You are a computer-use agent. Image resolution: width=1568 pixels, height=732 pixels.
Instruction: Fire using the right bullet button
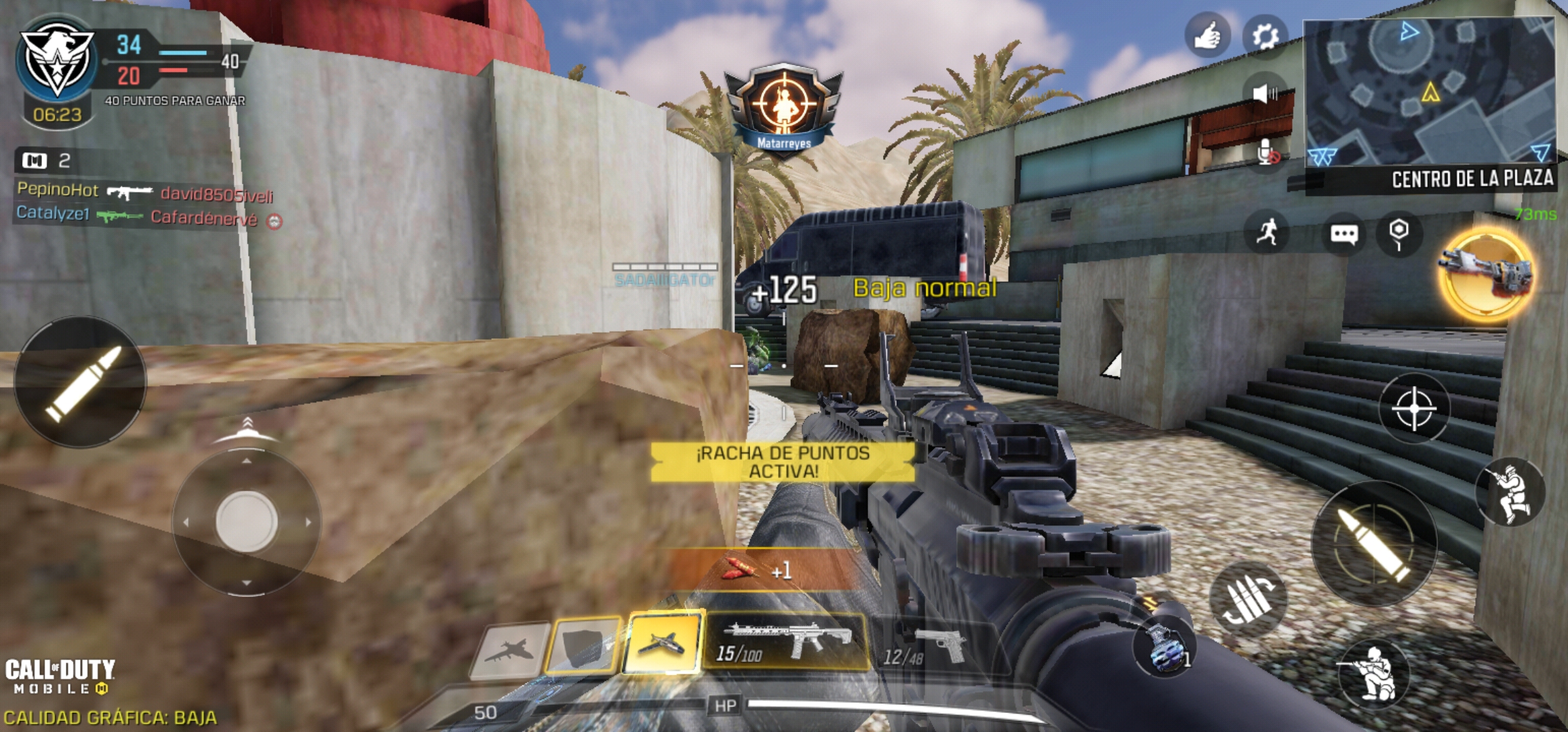(x=1373, y=544)
